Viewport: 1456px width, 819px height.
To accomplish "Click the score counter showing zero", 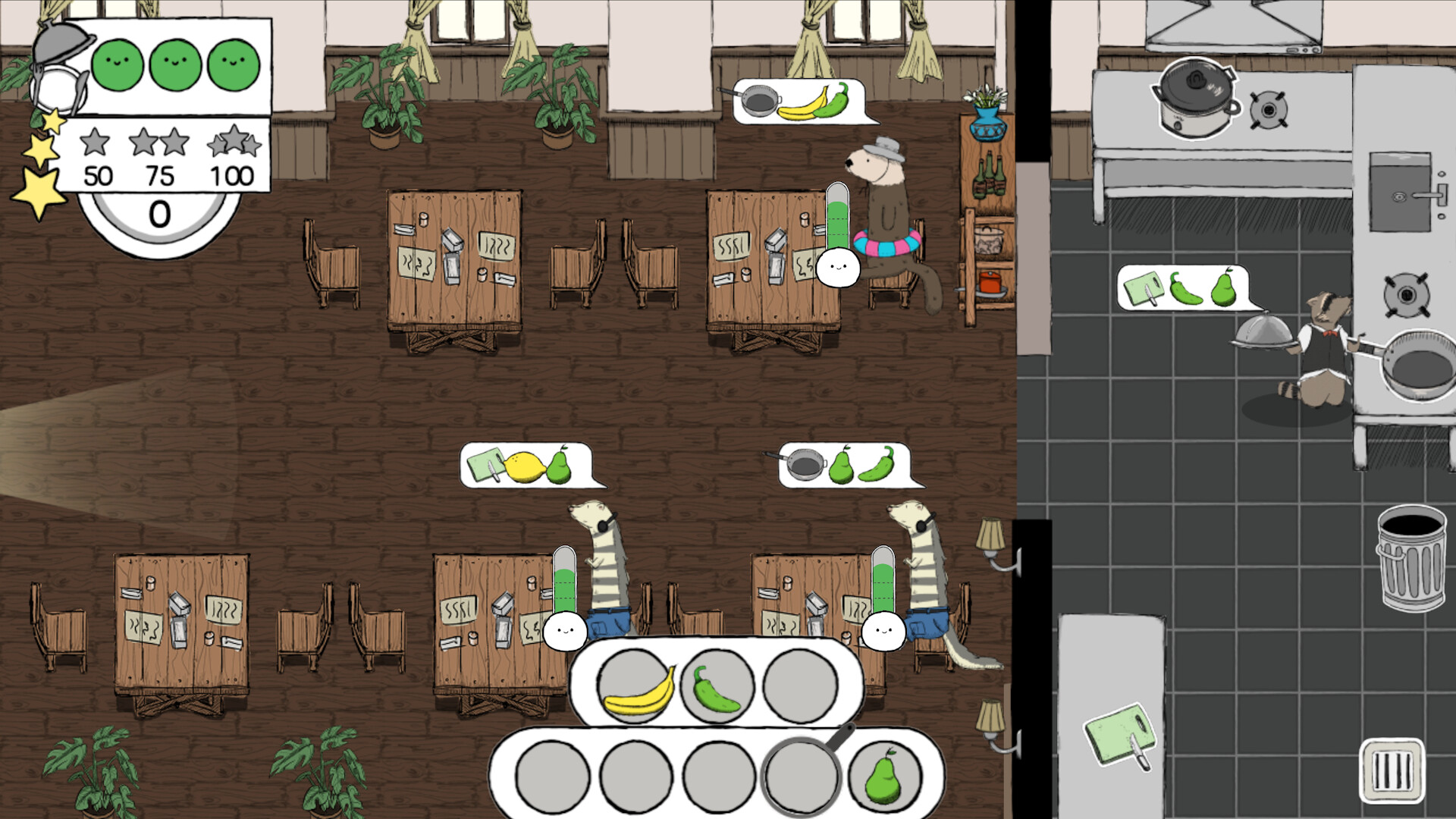I will [x=159, y=210].
